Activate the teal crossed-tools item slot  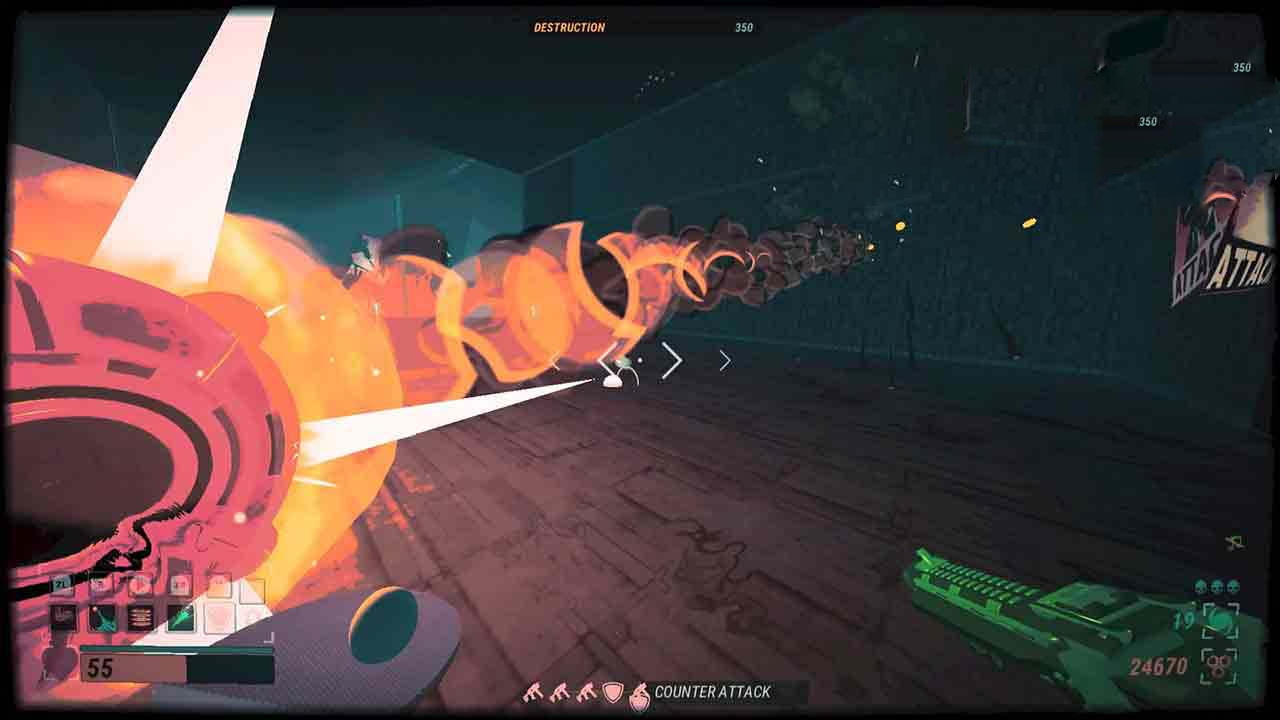103,617
